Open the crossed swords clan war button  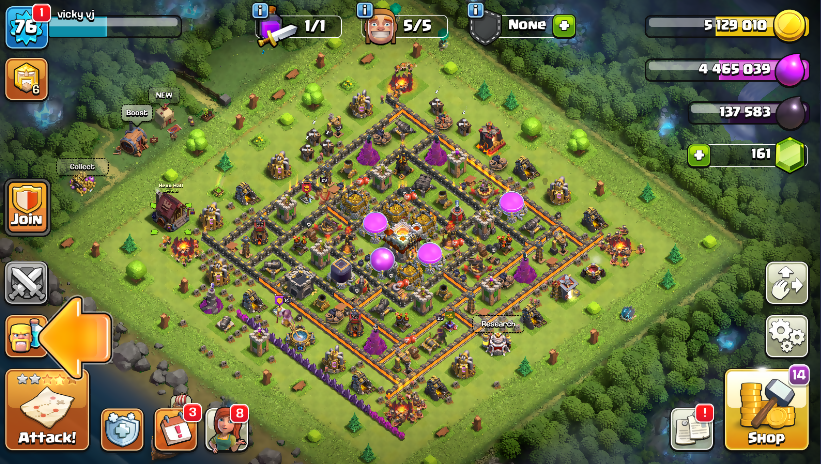coord(26,283)
